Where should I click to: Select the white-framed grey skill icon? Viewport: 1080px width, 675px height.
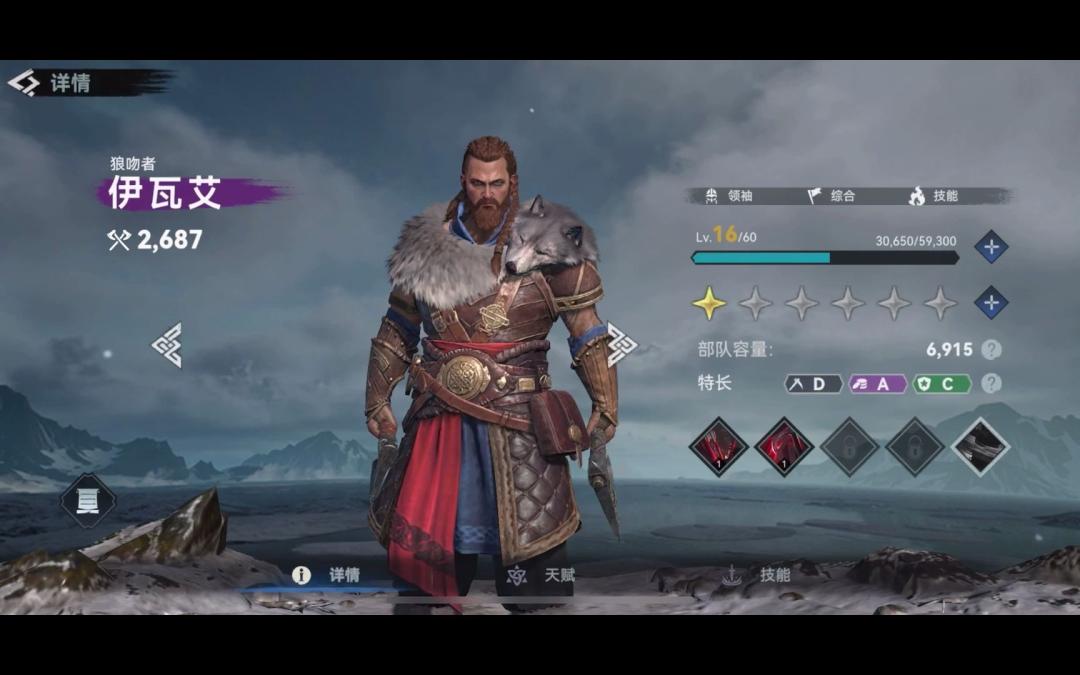(x=979, y=446)
